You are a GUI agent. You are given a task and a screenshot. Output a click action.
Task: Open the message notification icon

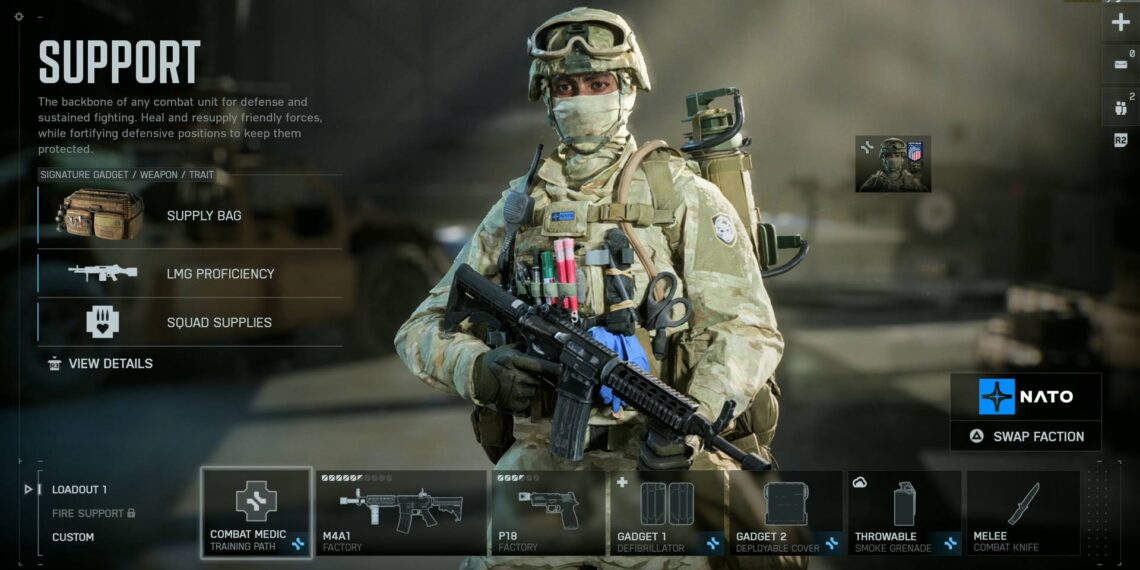click(x=1120, y=63)
